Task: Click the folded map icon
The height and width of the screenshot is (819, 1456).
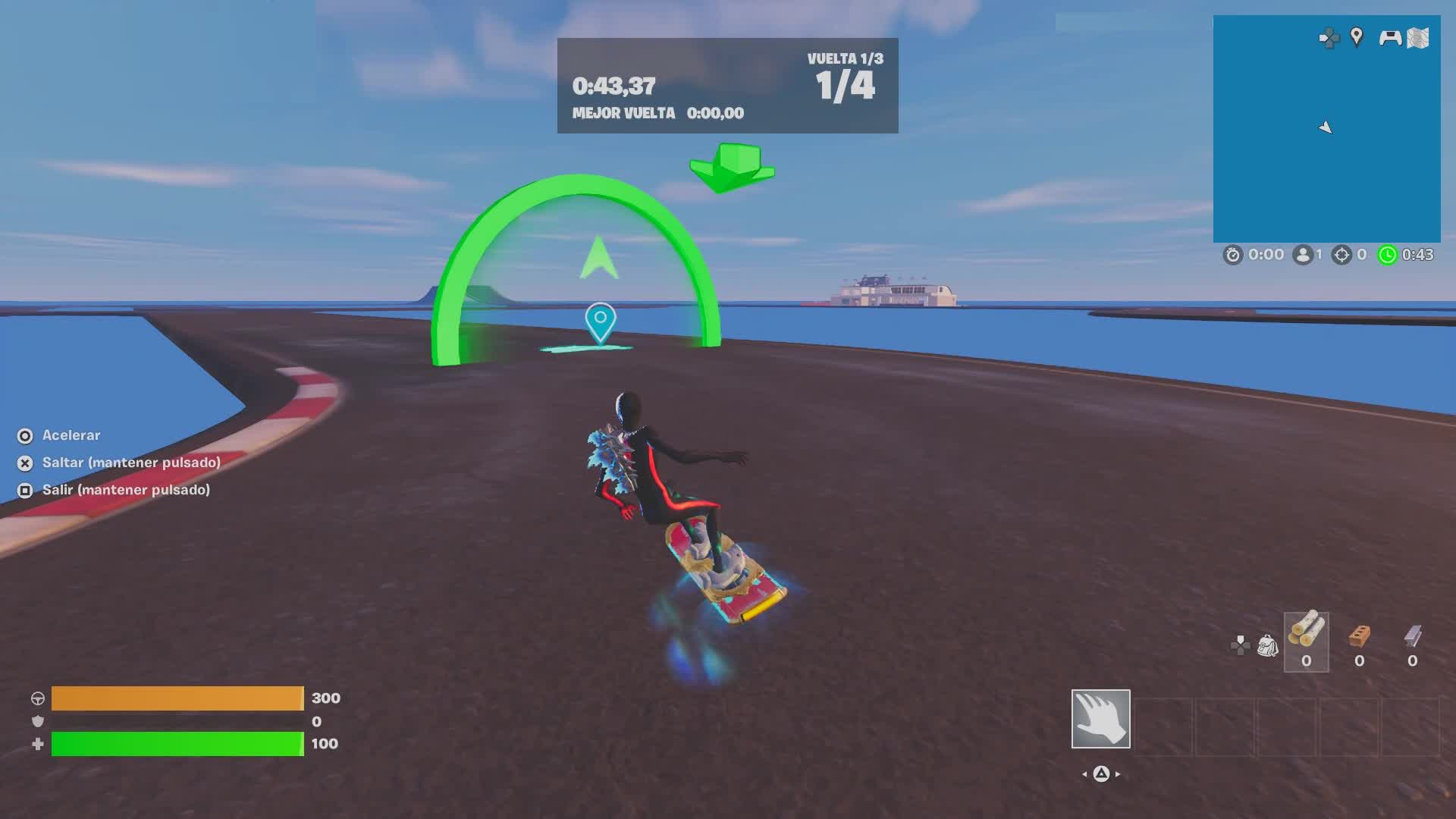Action: tap(1418, 38)
